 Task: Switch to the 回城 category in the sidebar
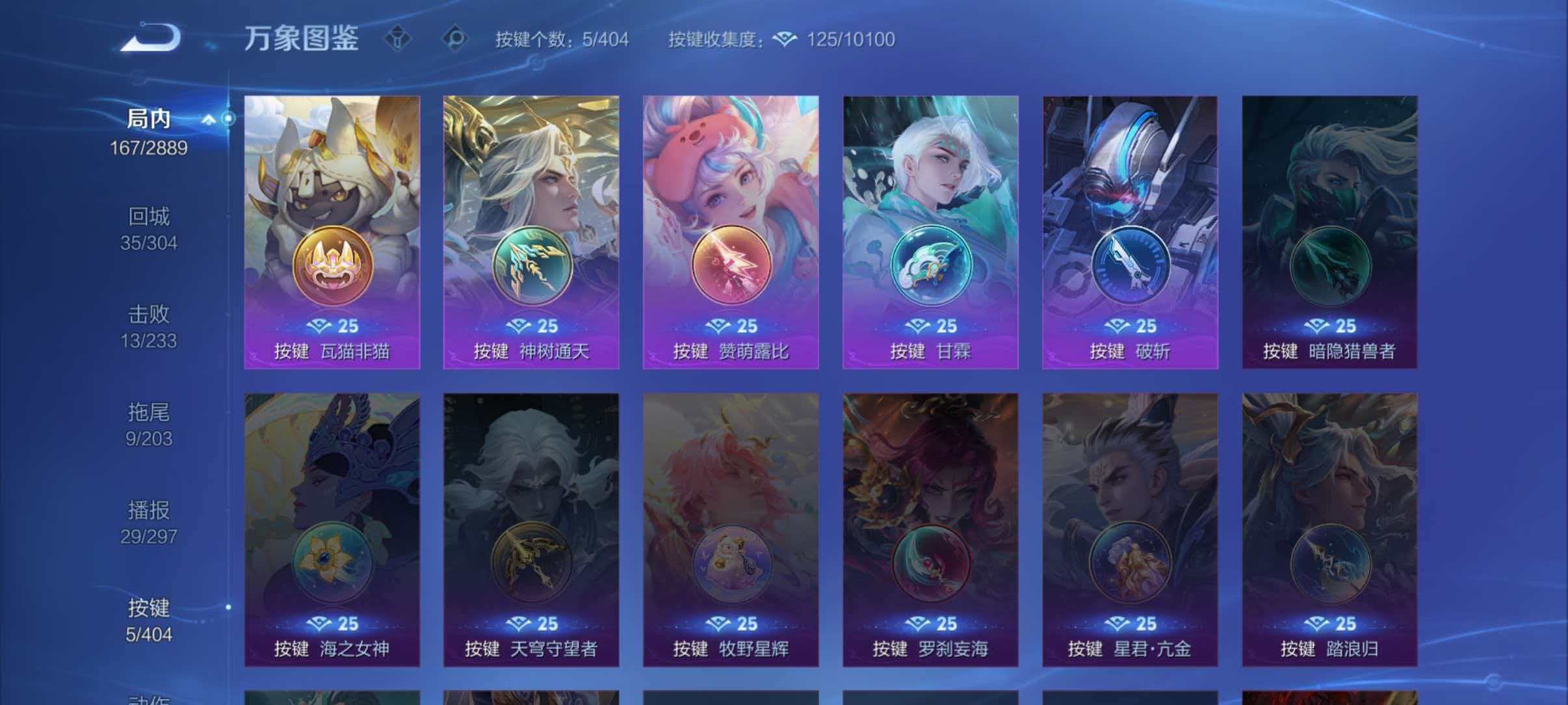pos(148,217)
